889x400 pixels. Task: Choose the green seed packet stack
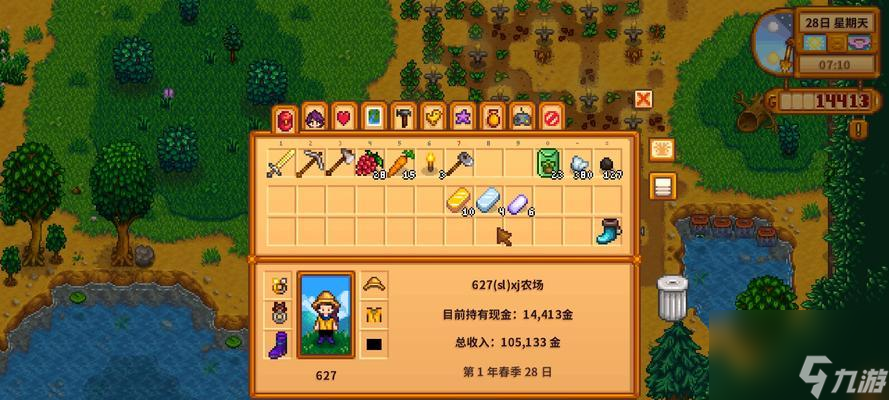coord(549,164)
